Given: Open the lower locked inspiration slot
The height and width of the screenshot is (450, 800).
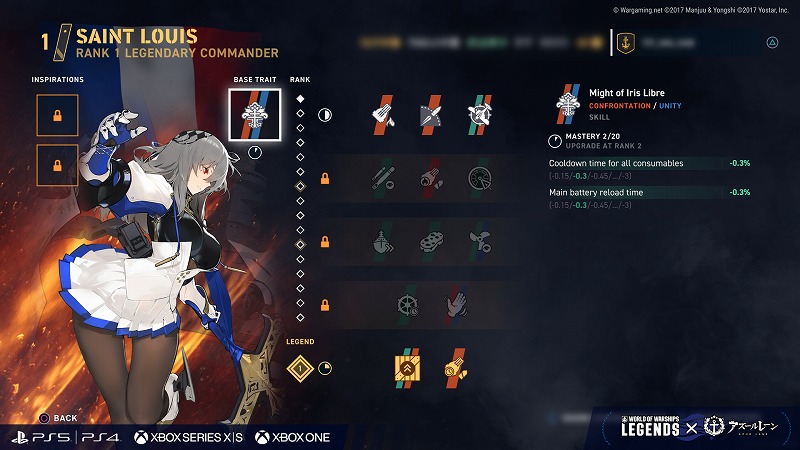Looking at the screenshot, I should click(x=57, y=165).
